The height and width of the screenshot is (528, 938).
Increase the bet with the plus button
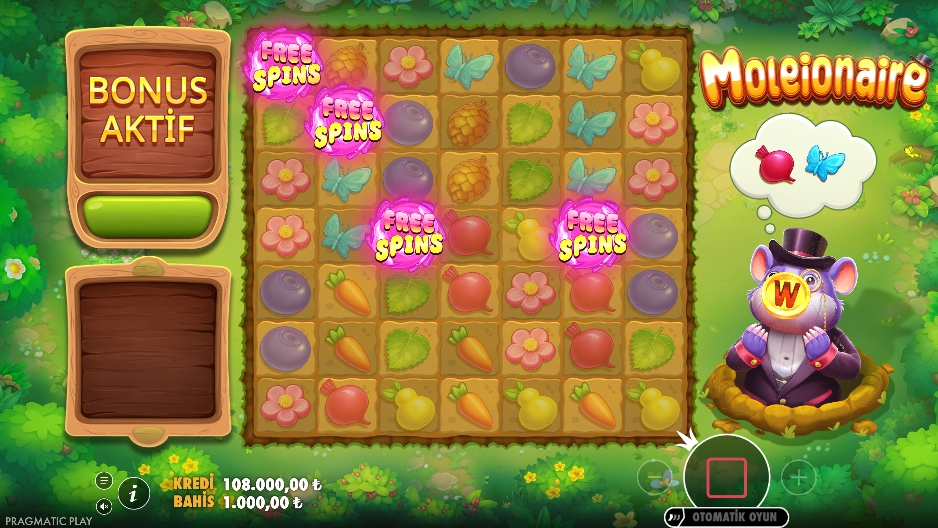798,477
